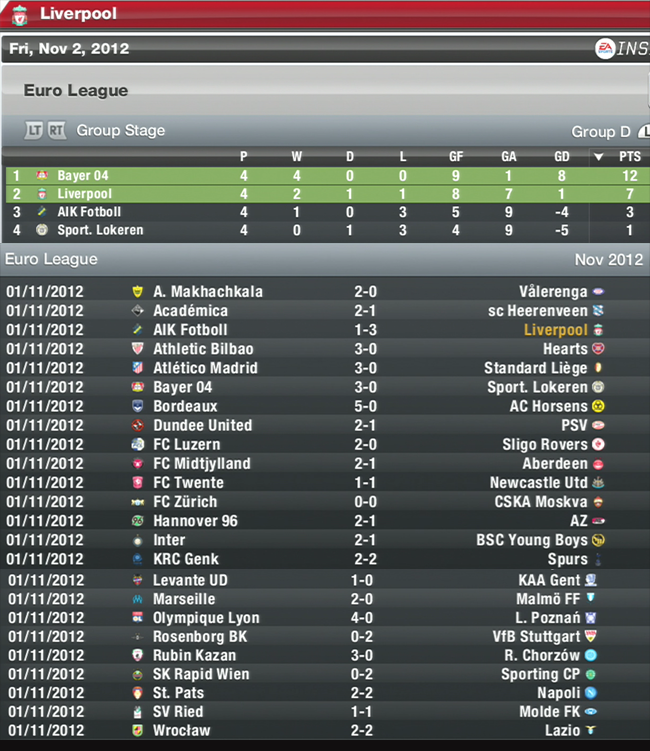Choose the Bordeaux vs AC Horsens result

point(364,407)
